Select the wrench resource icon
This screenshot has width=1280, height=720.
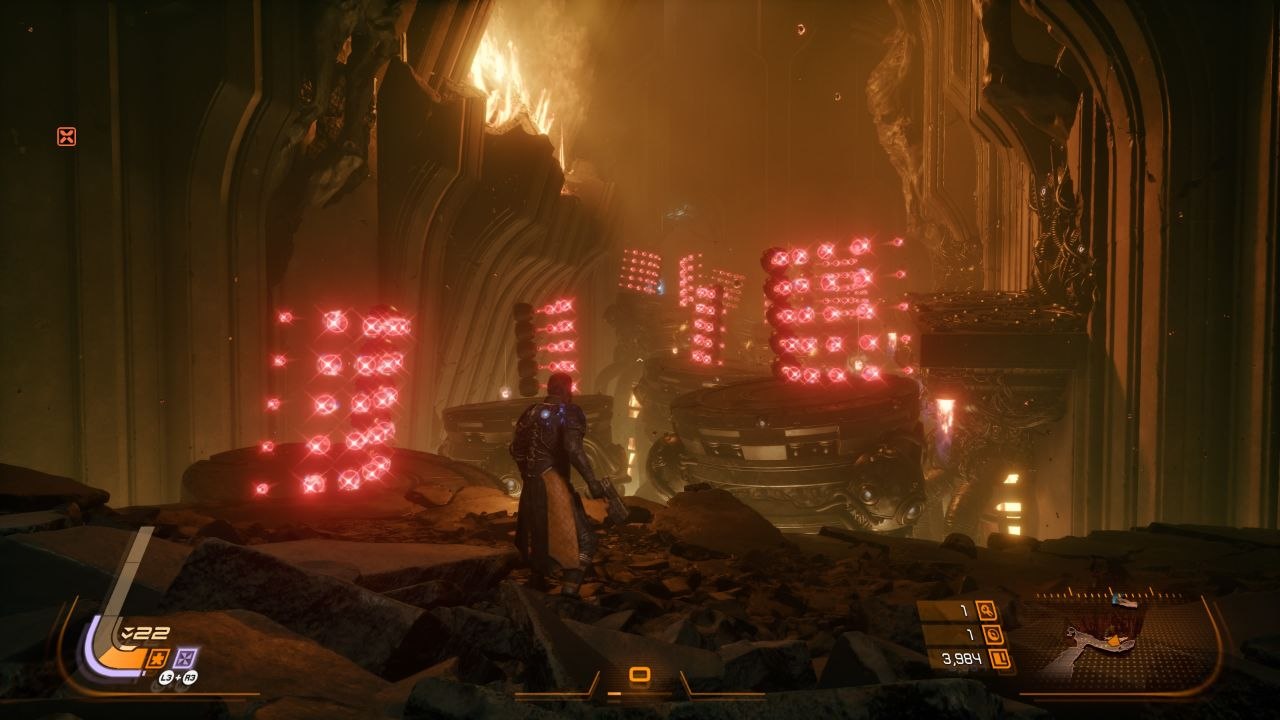pyautogui.click(x=986, y=610)
